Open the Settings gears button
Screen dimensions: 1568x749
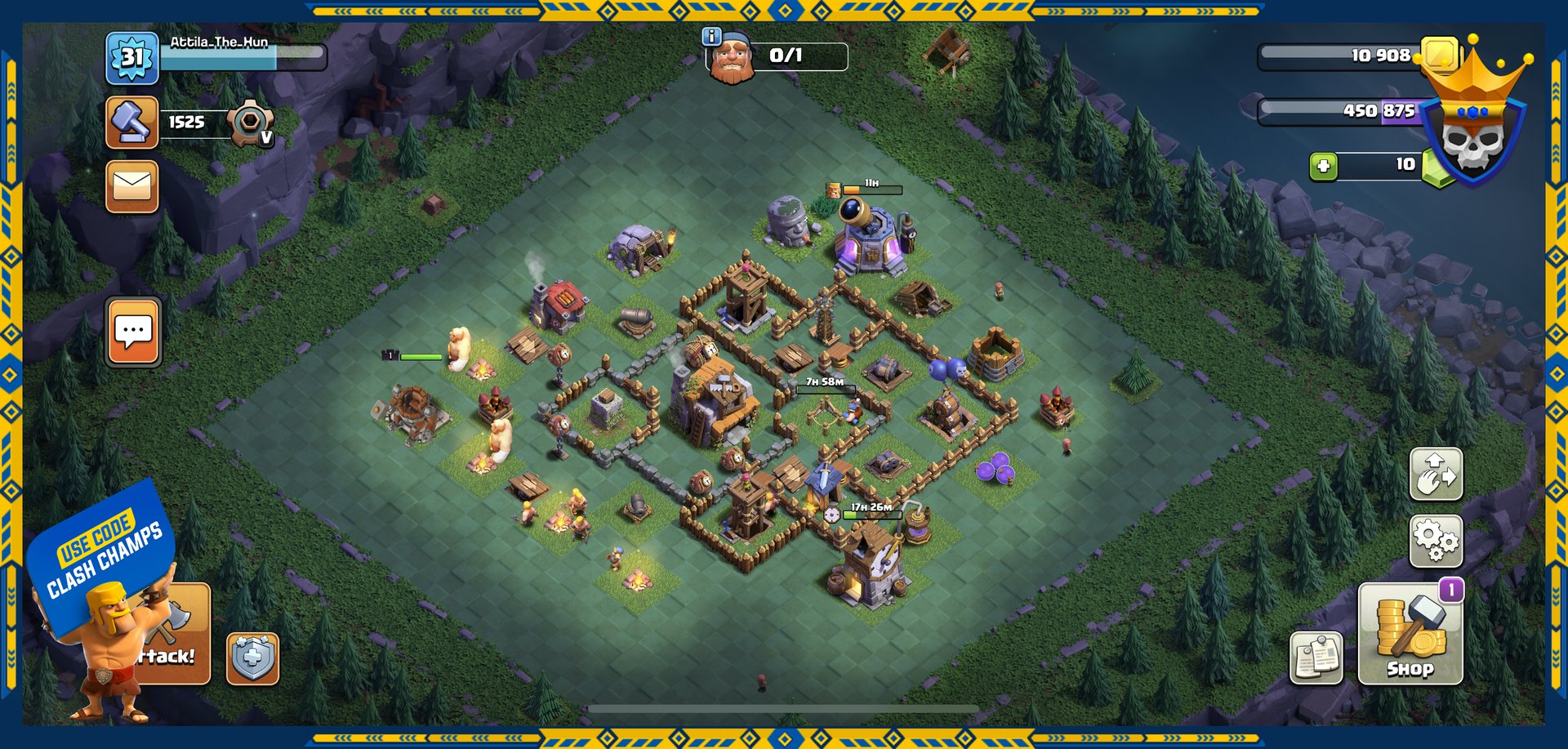[1436, 541]
